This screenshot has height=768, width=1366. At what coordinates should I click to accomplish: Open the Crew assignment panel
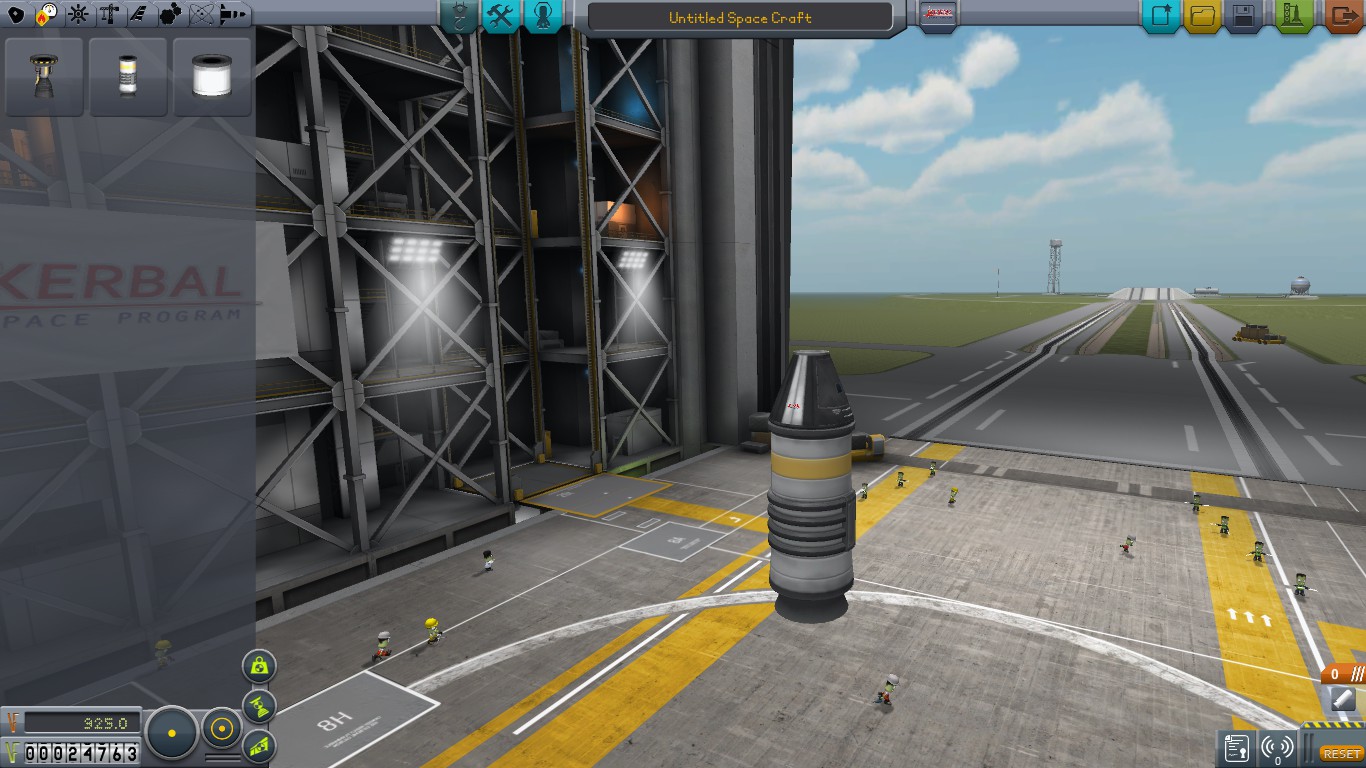(542, 16)
